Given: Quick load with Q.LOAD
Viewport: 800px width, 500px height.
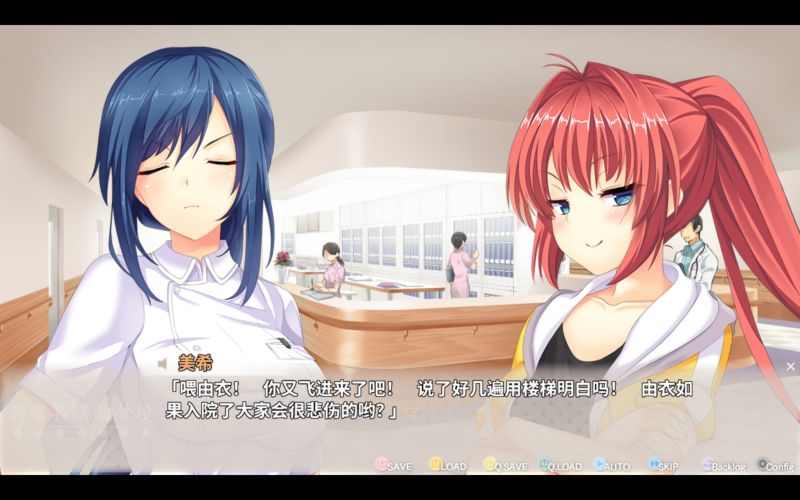Looking at the screenshot, I should [x=560, y=465].
